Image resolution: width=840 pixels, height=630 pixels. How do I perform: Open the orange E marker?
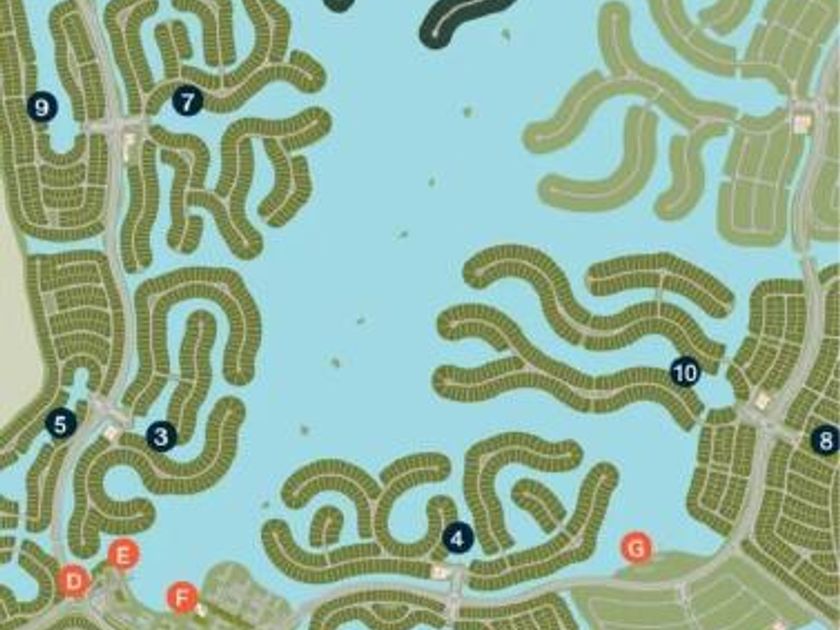pyautogui.click(x=124, y=554)
